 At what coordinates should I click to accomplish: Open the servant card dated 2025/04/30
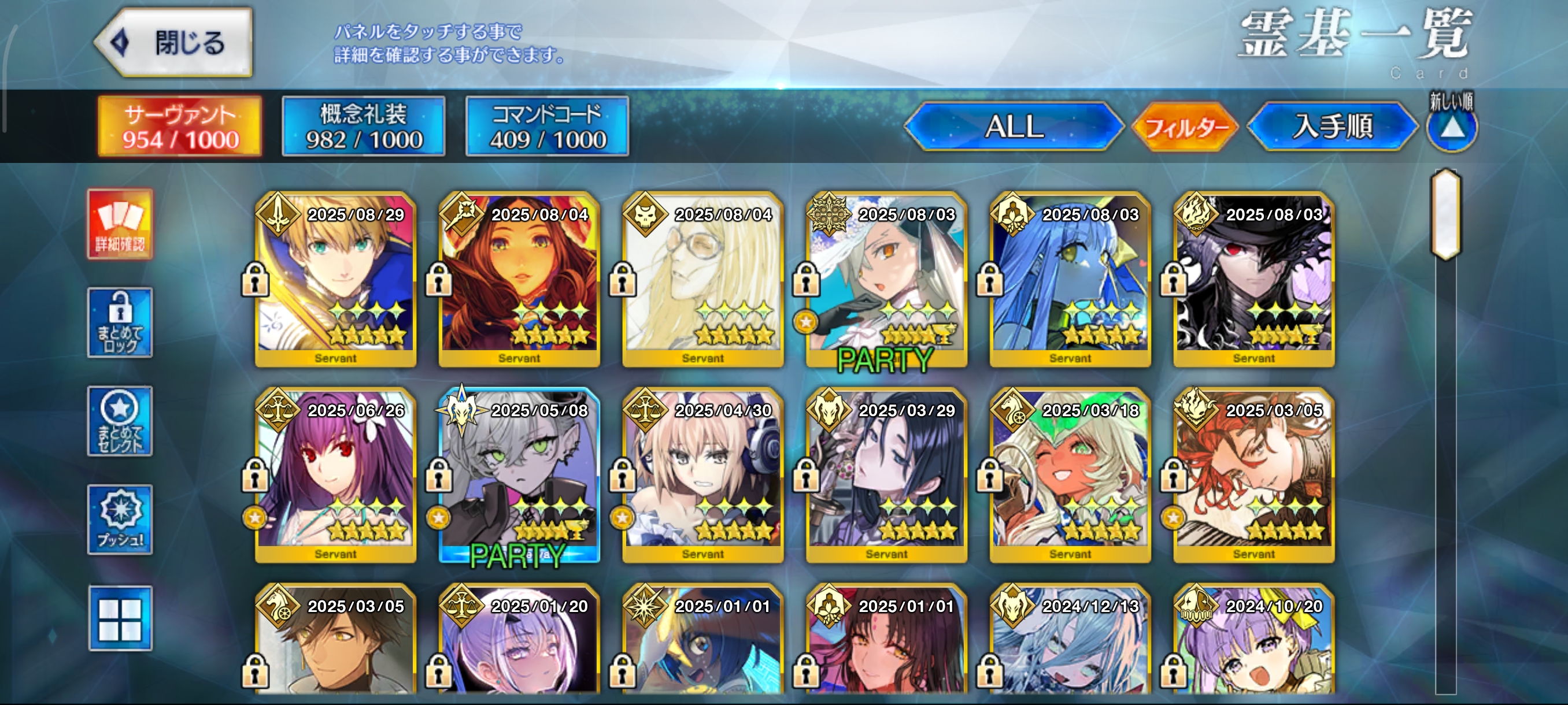[703, 476]
